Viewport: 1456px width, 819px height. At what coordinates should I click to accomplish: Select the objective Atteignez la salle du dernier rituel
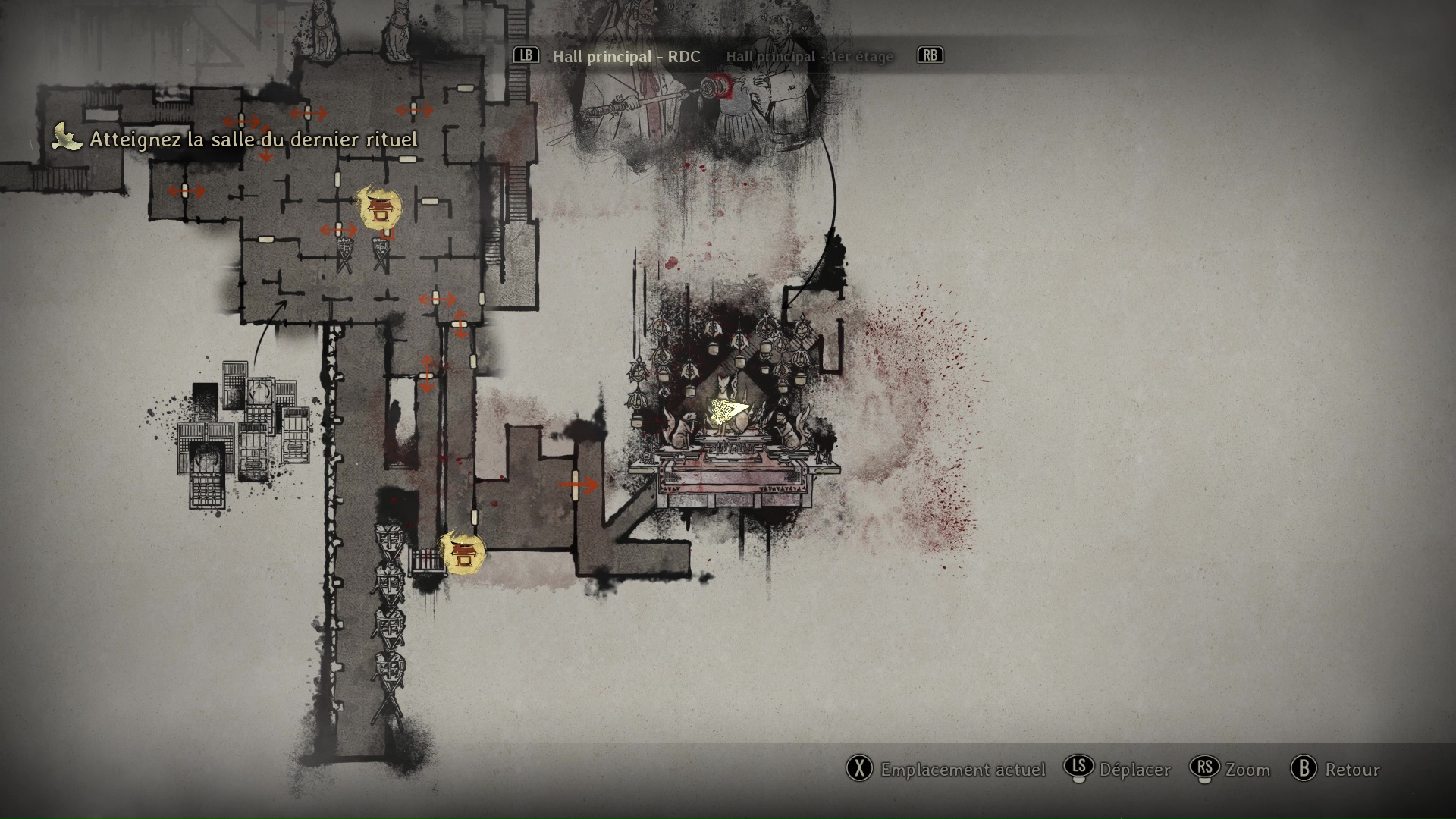tap(253, 140)
